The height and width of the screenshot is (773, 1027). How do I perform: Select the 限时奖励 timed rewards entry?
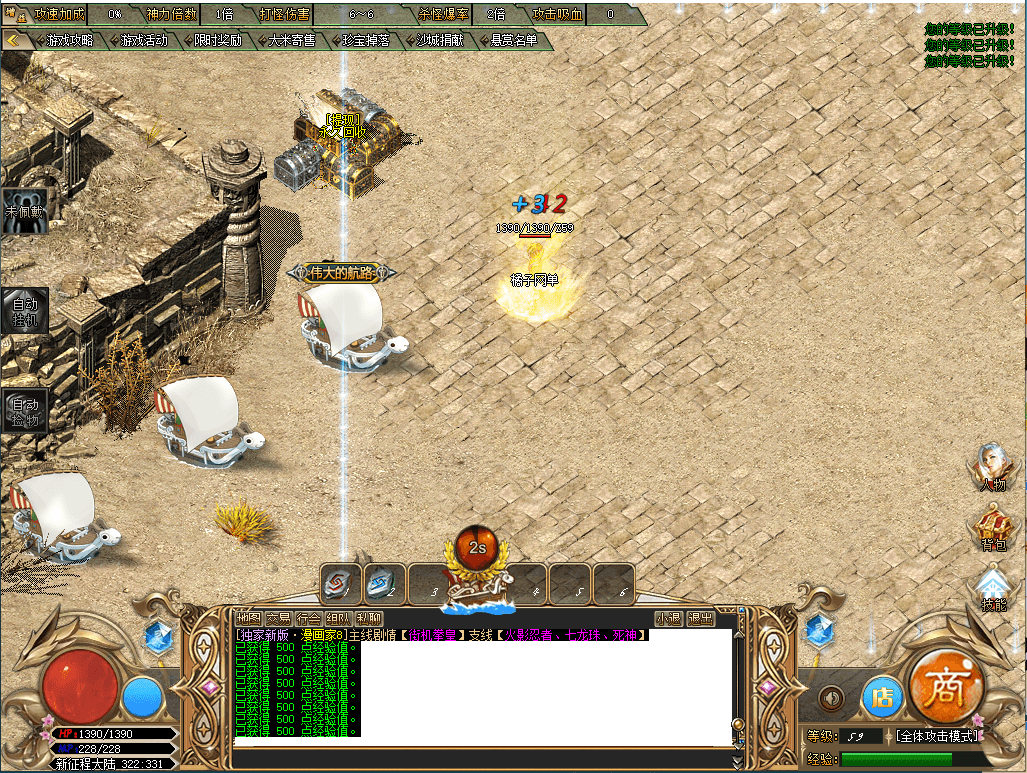[217, 41]
